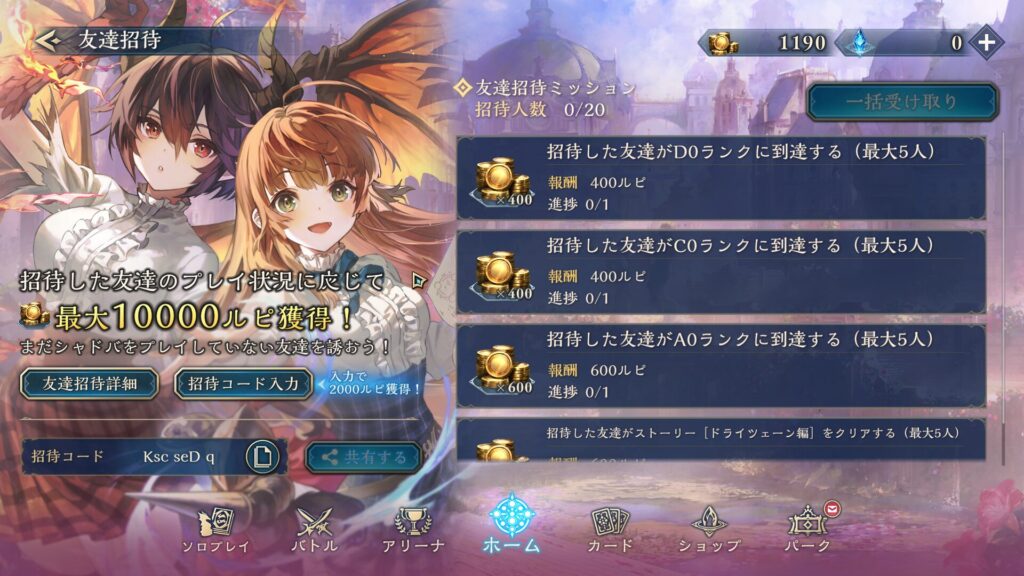Select the ストーリー clear mission row
The width and height of the screenshot is (1024, 576).
click(720, 440)
